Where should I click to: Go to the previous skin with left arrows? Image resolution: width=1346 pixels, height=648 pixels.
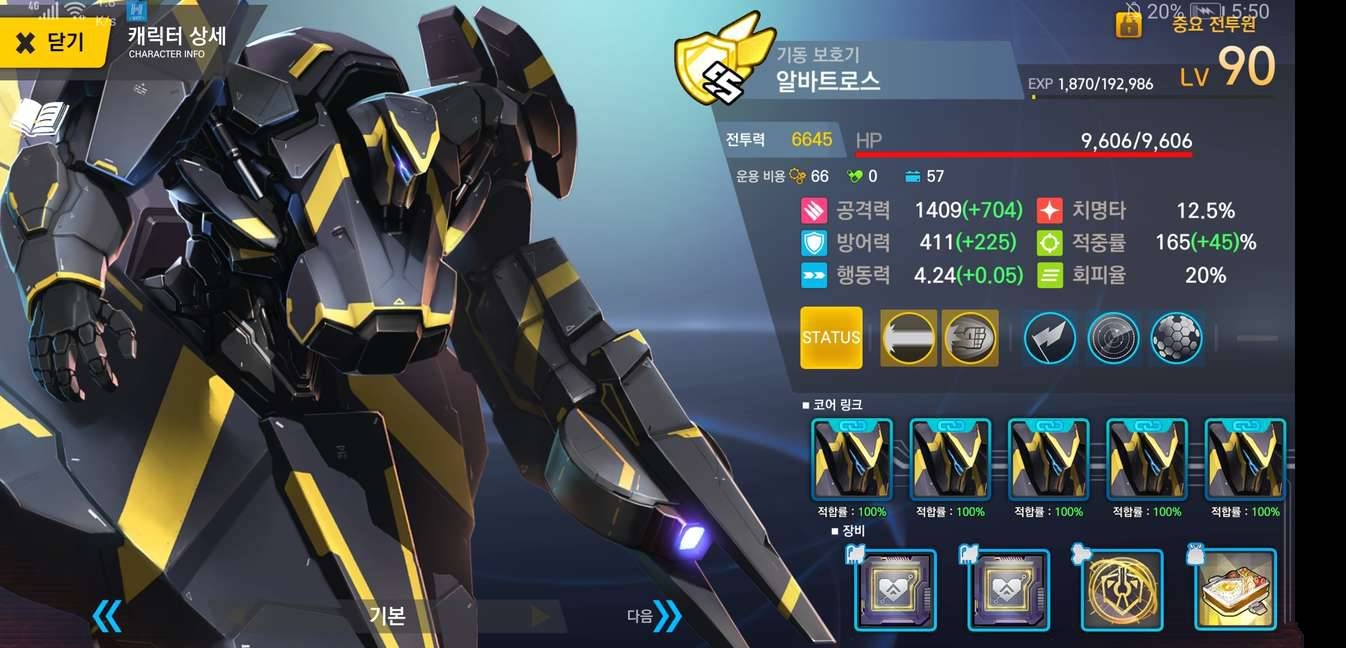106,616
